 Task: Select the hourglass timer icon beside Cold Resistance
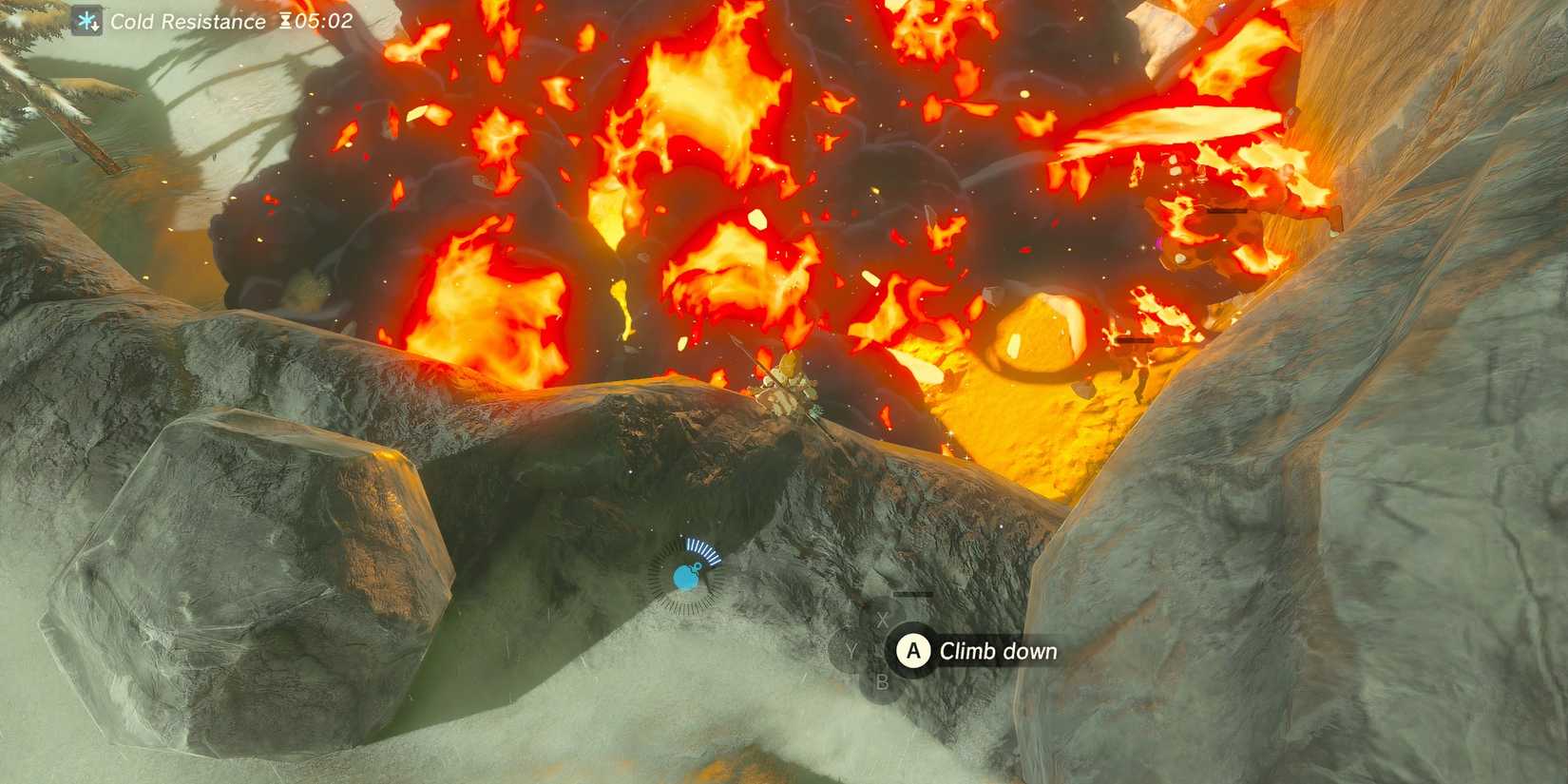pos(286,21)
